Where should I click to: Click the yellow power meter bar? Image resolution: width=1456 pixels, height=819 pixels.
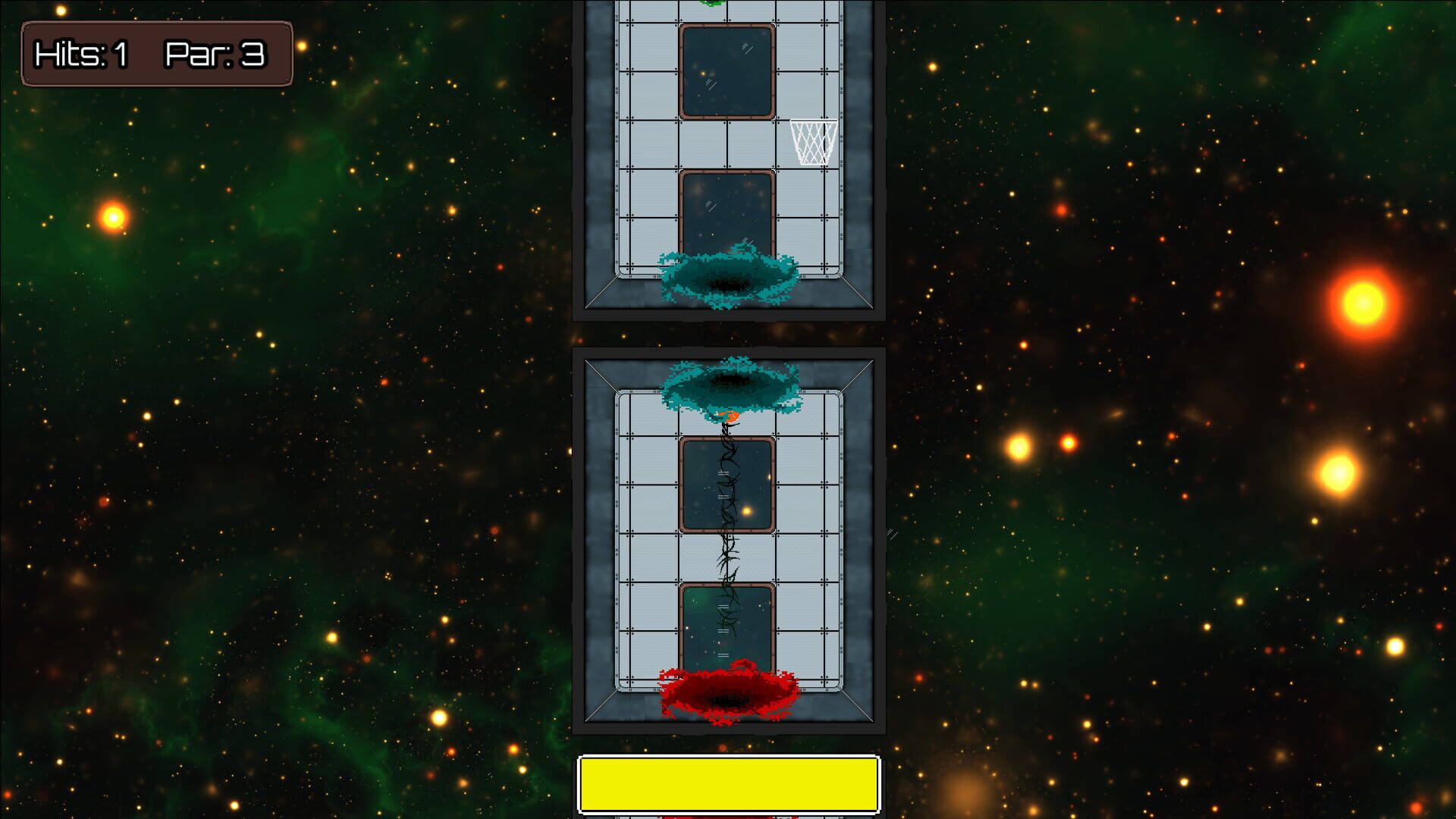[728, 785]
